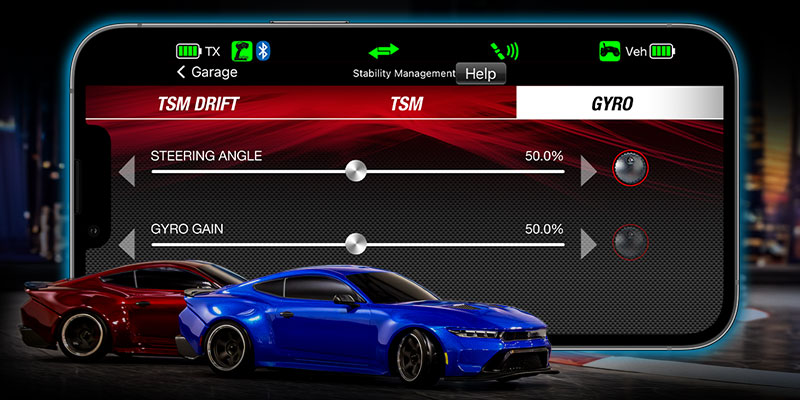Open the Help button
This screenshot has height=400, width=800.
[x=481, y=74]
